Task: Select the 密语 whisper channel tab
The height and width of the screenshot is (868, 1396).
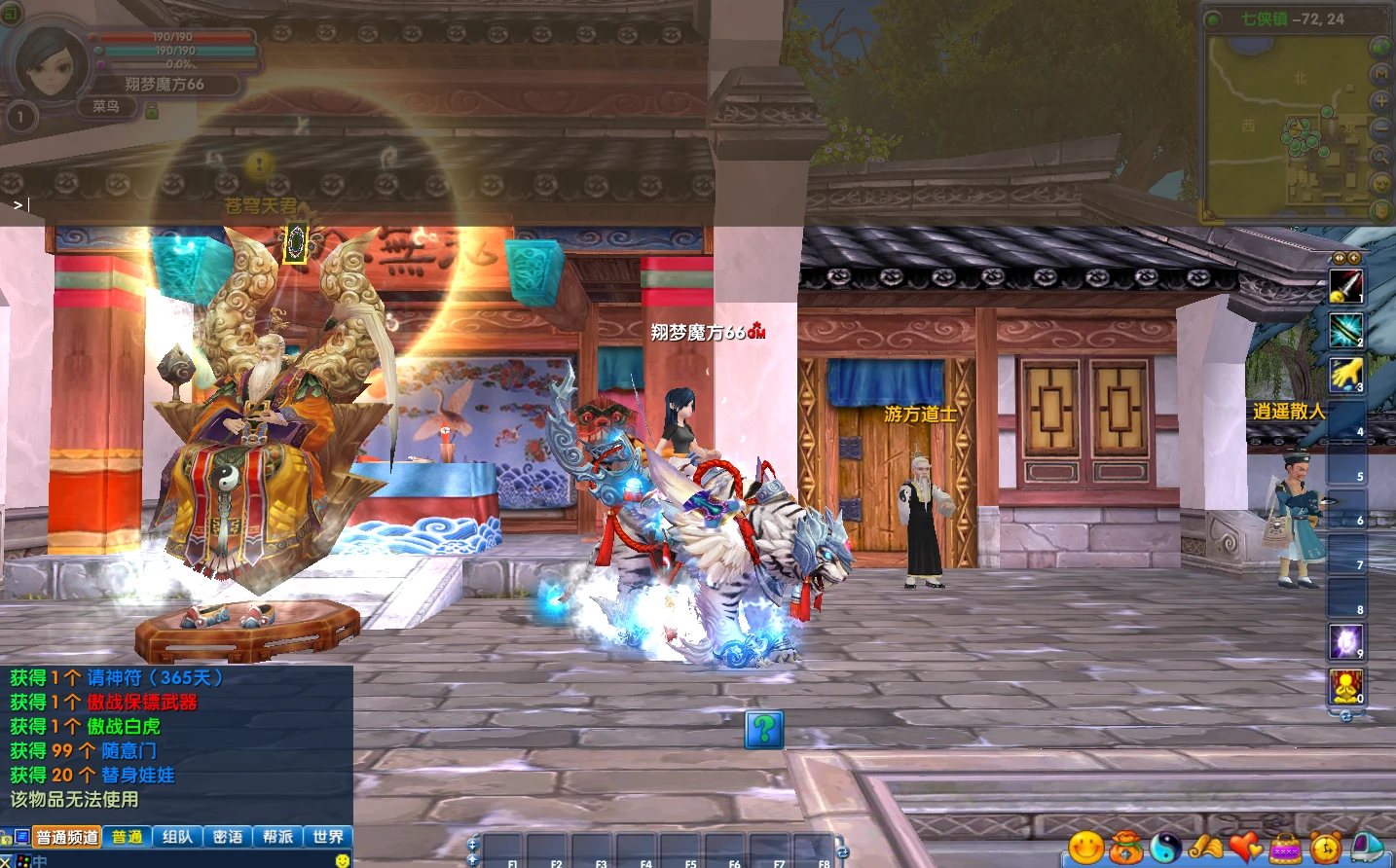Action: 228,837
